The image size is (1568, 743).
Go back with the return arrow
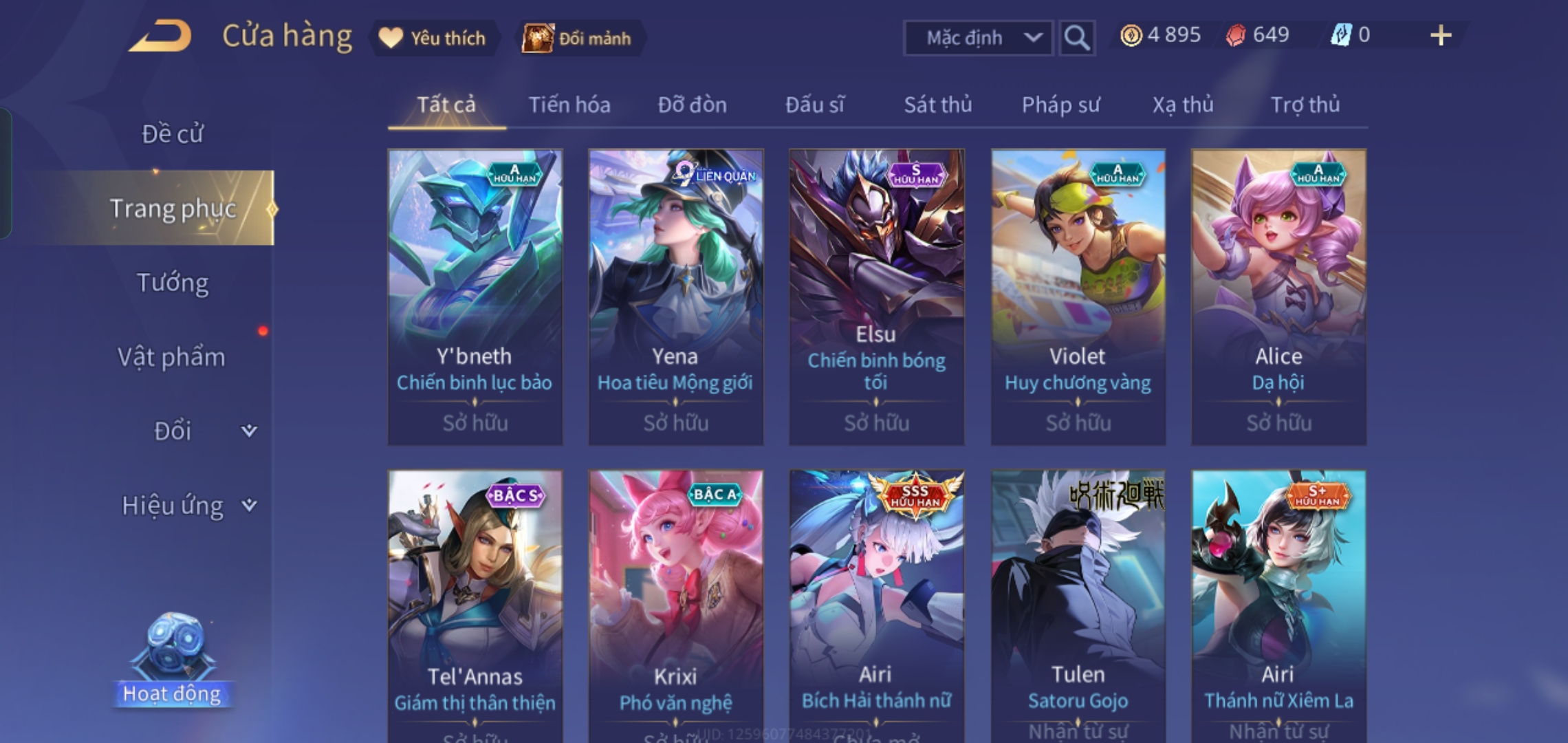(161, 36)
